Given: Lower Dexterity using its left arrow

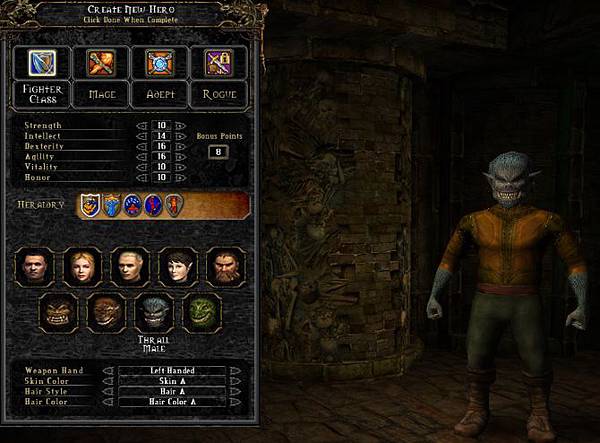Looking at the screenshot, I should click(x=140, y=146).
